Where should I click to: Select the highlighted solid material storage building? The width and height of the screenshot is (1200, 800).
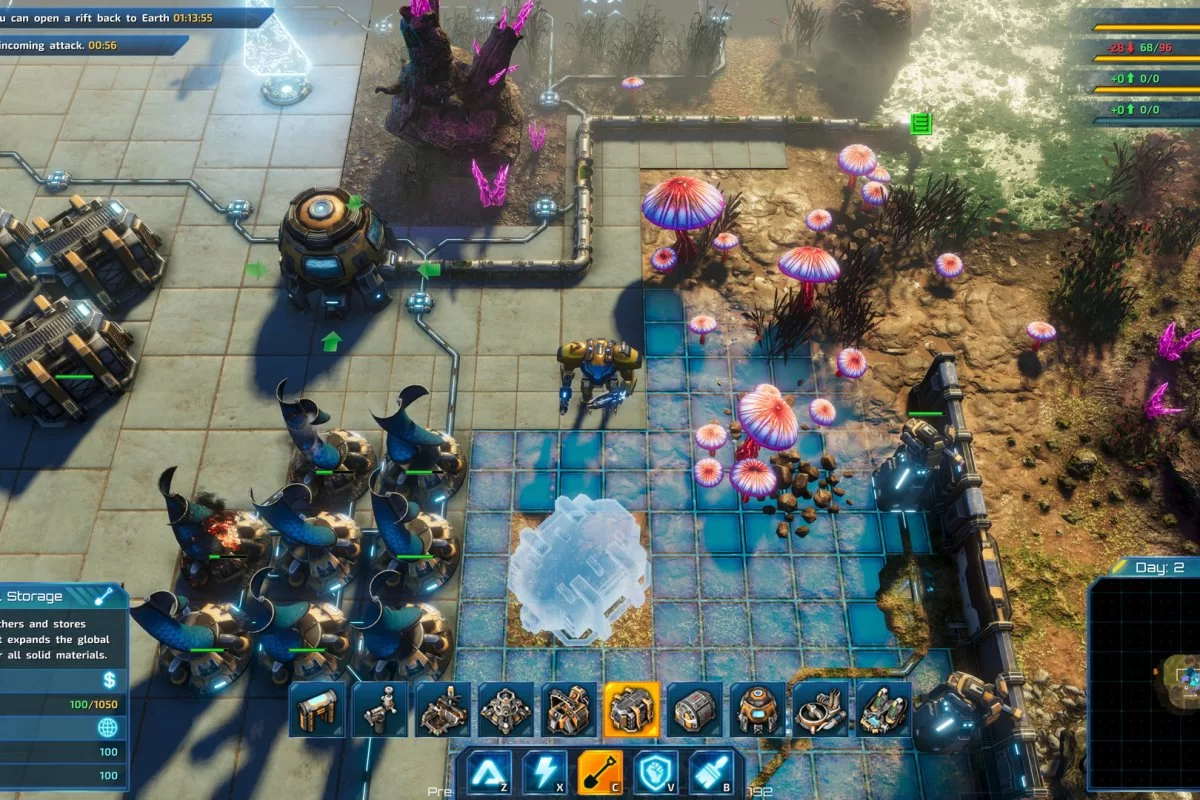tap(631, 709)
